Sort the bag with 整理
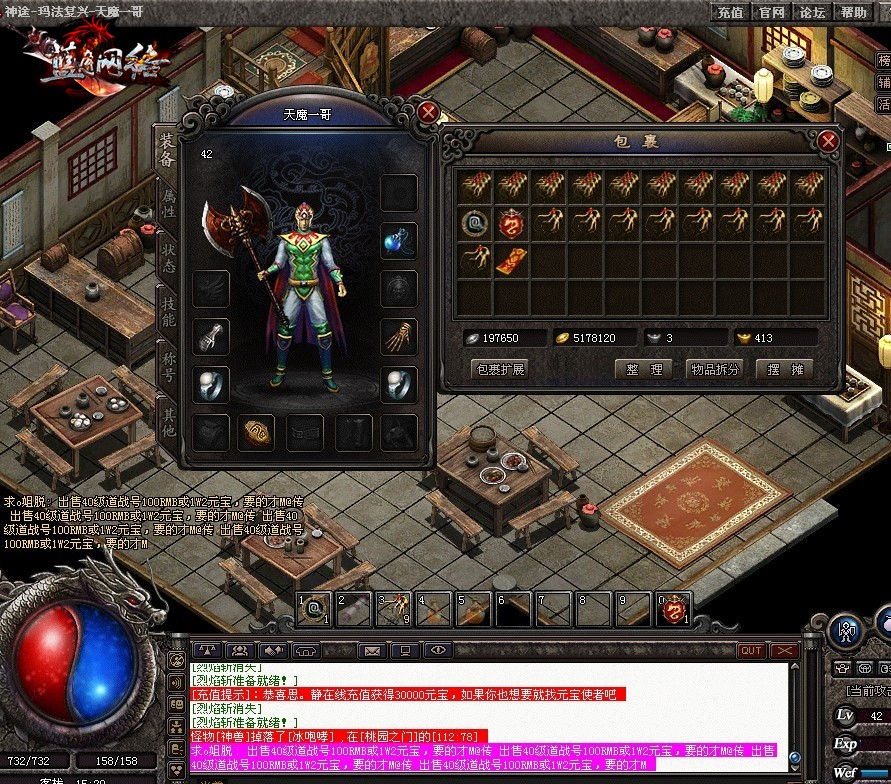Viewport: 891px width, 784px height. [644, 369]
